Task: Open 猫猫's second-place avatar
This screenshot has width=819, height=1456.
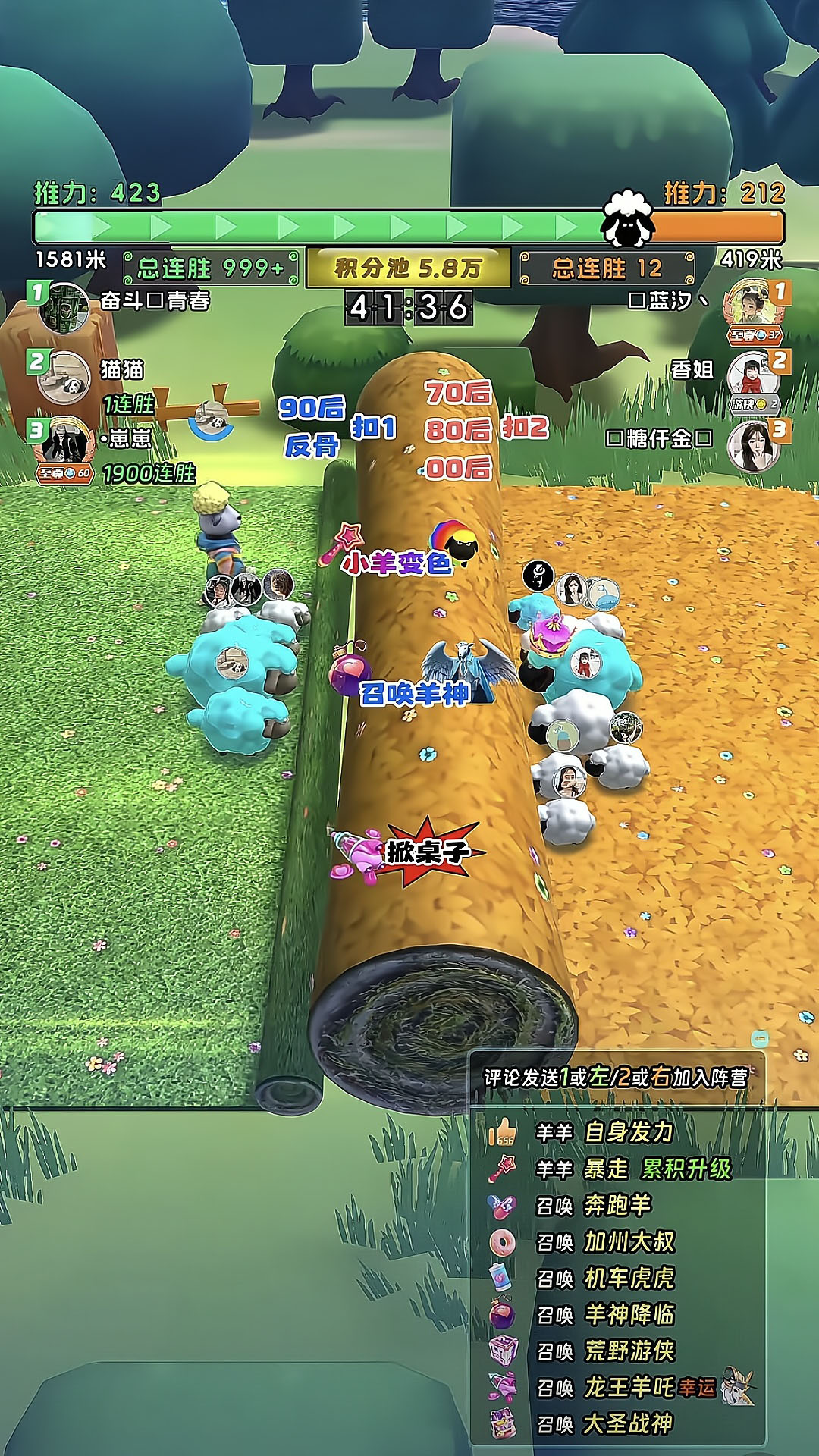Action: (x=64, y=377)
